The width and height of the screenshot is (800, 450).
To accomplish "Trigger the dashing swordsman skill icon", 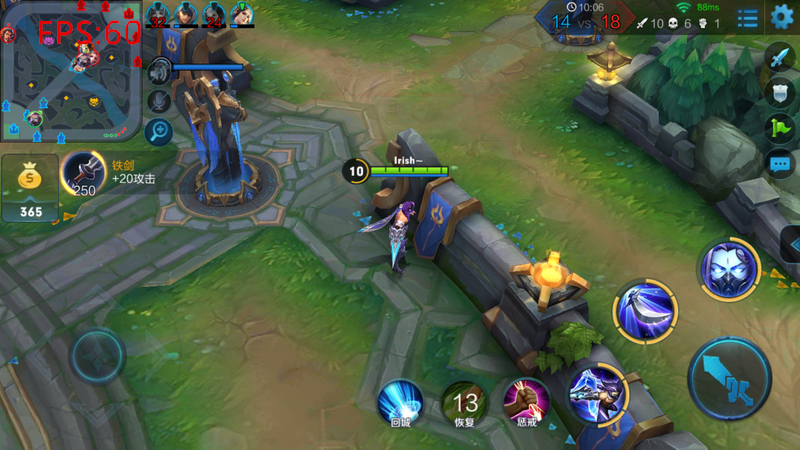I will (x=598, y=392).
